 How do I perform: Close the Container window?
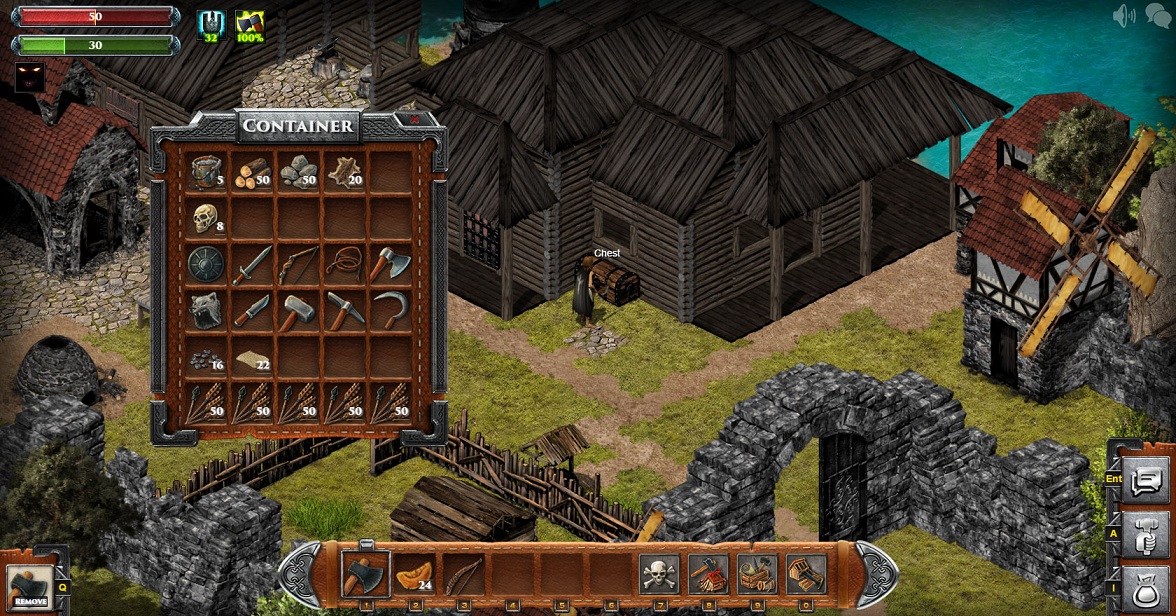pyautogui.click(x=414, y=120)
